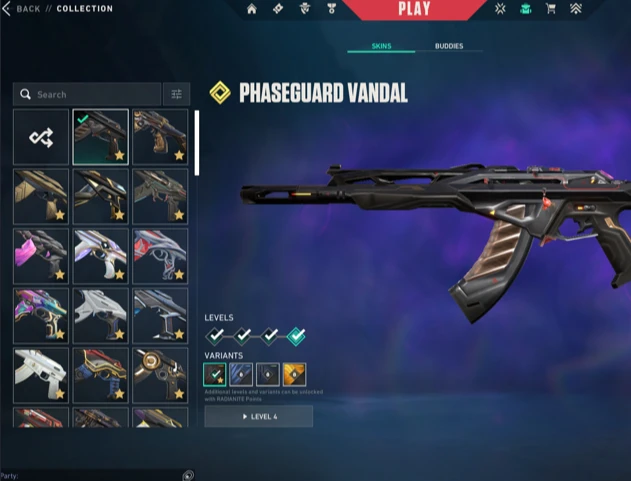
Task: Choose the blue striped variant
Action: (241, 375)
